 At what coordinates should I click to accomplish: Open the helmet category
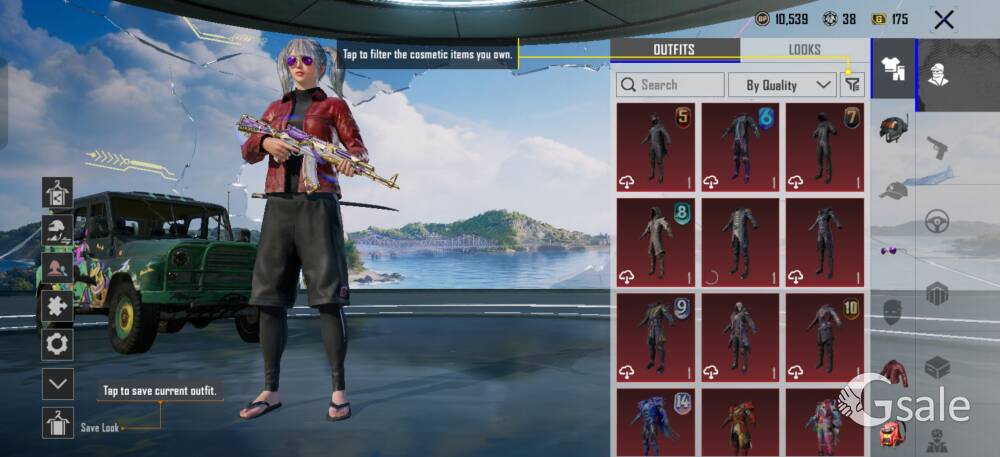pyautogui.click(x=893, y=130)
